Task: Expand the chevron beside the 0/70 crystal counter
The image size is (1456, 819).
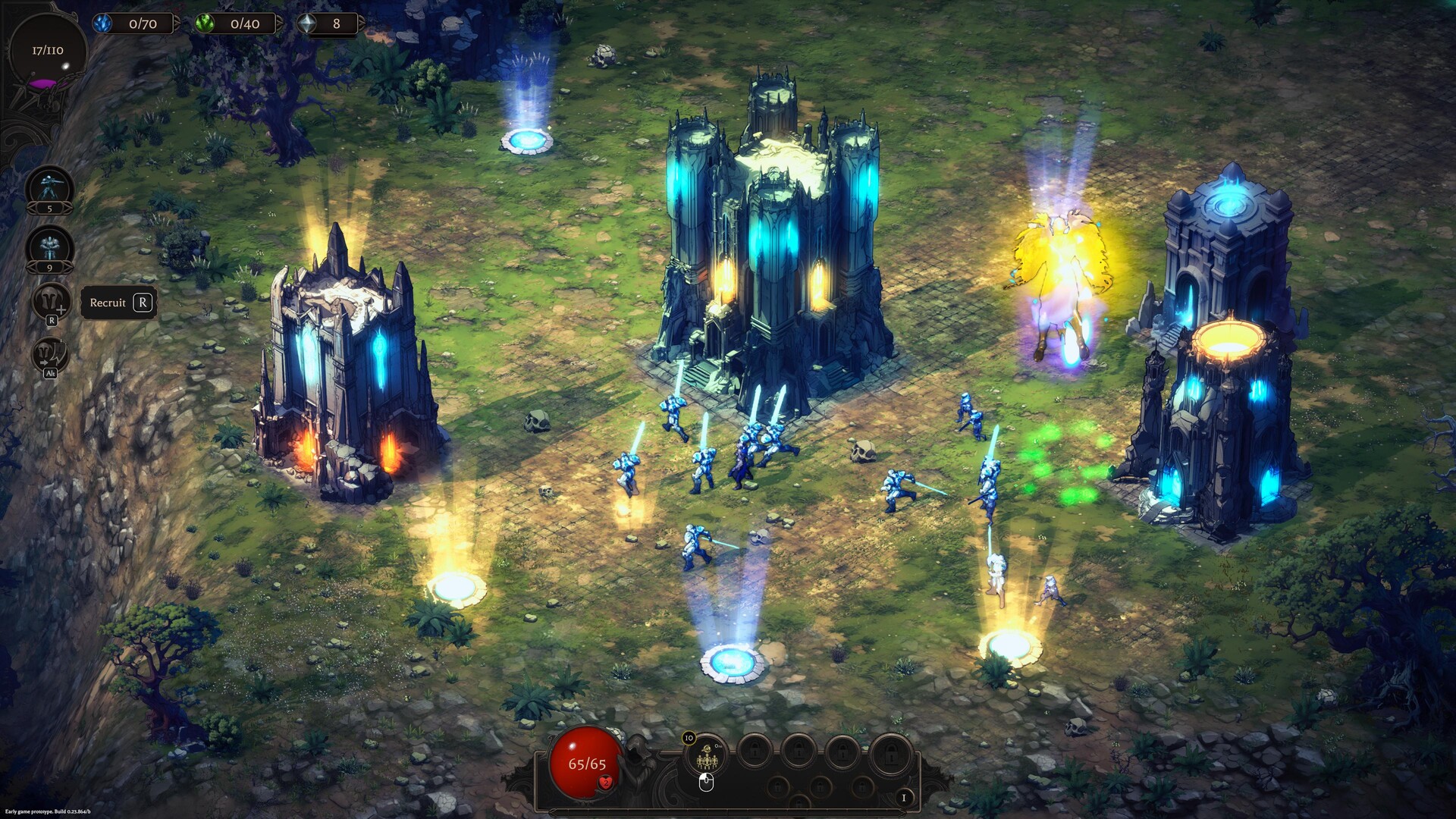Action: [x=179, y=23]
